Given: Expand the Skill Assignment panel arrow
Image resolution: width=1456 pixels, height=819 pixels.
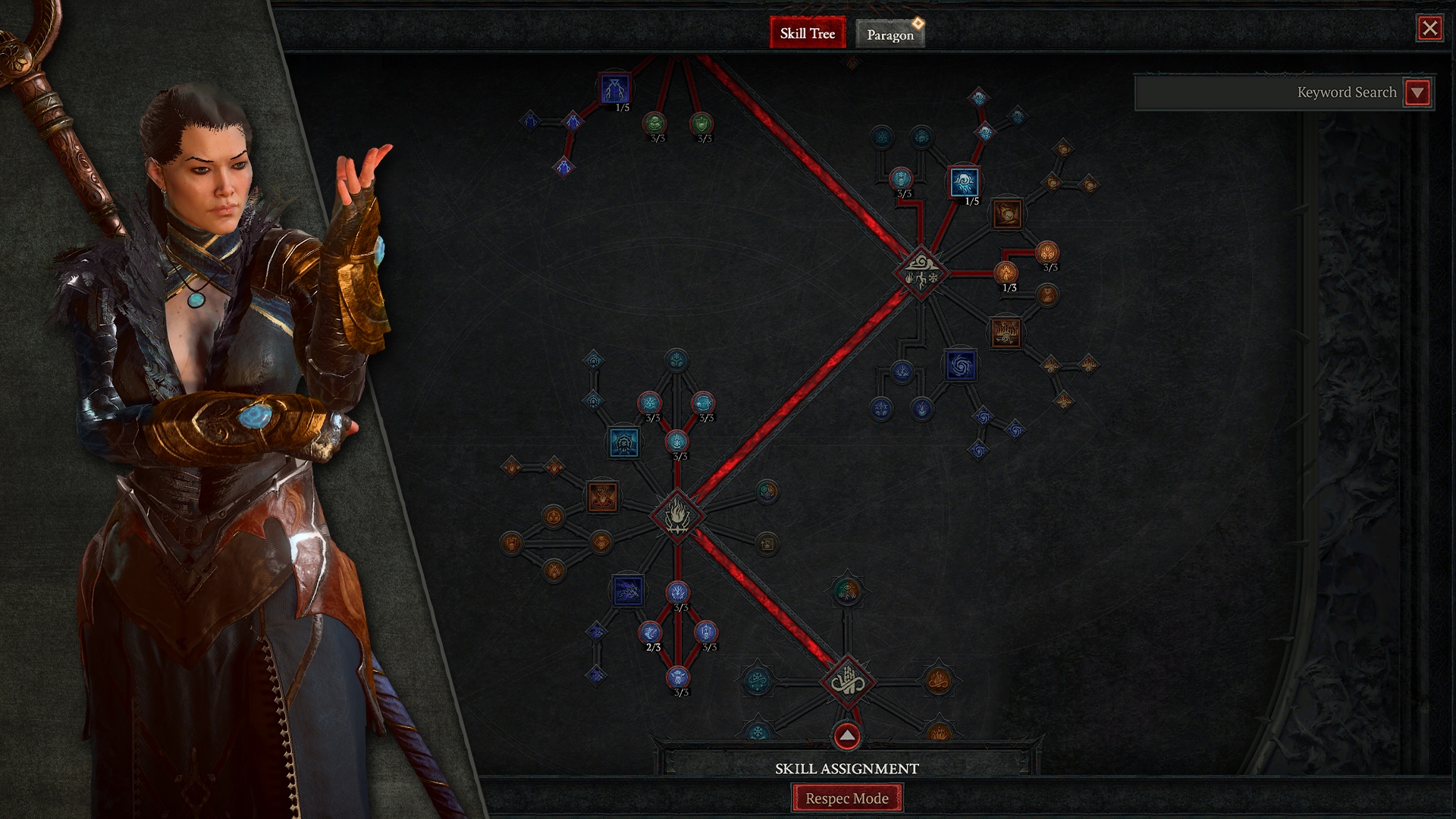Looking at the screenshot, I should coord(846,736).
